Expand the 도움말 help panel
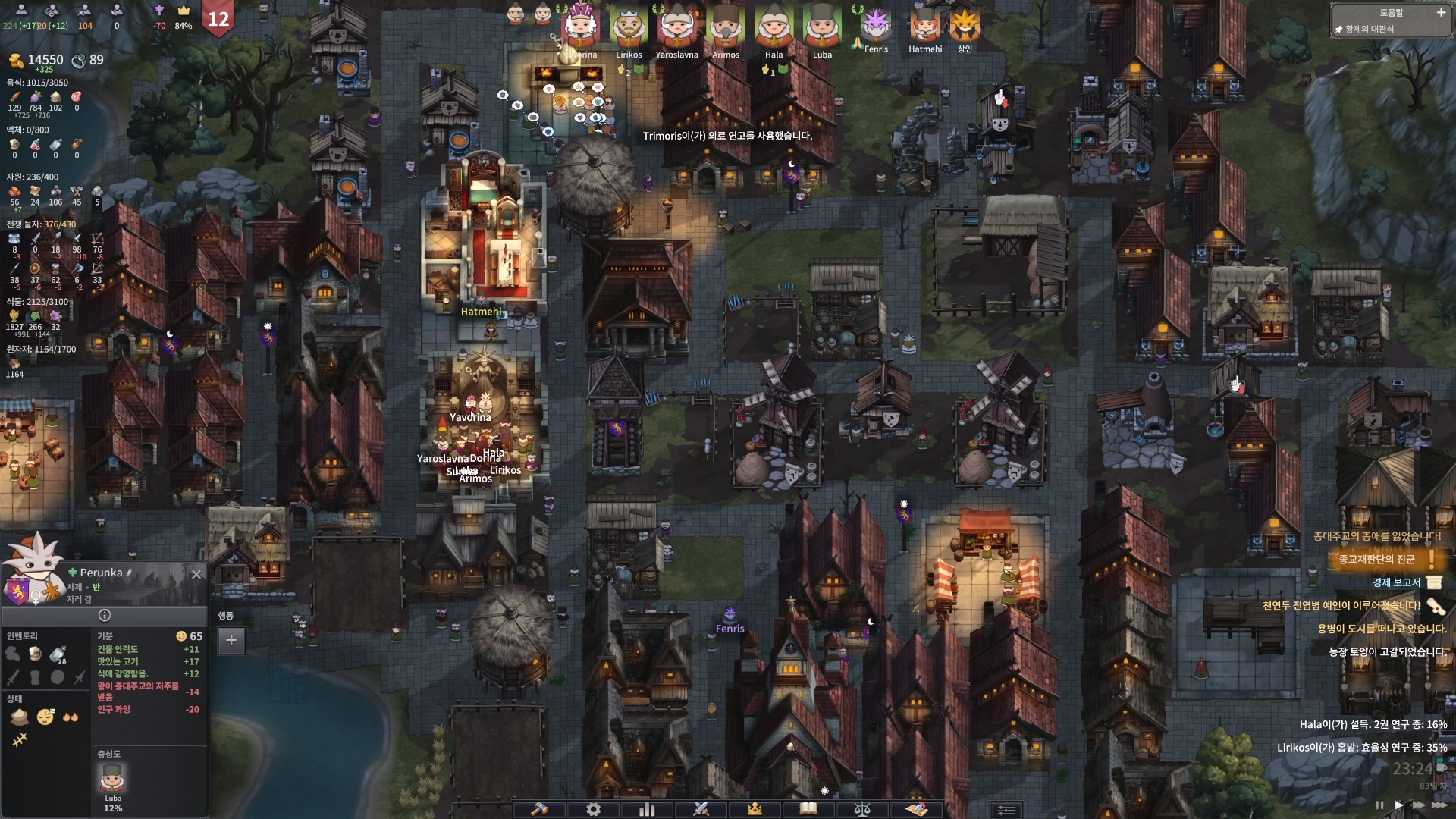1456x819 pixels. (x=1441, y=13)
